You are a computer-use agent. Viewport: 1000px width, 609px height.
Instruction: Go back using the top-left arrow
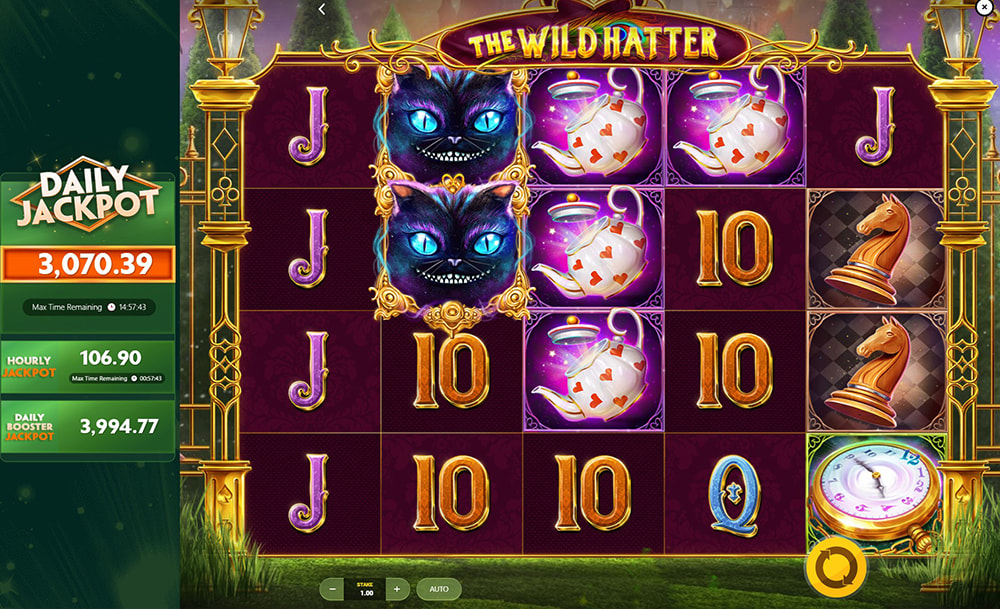[322, 9]
